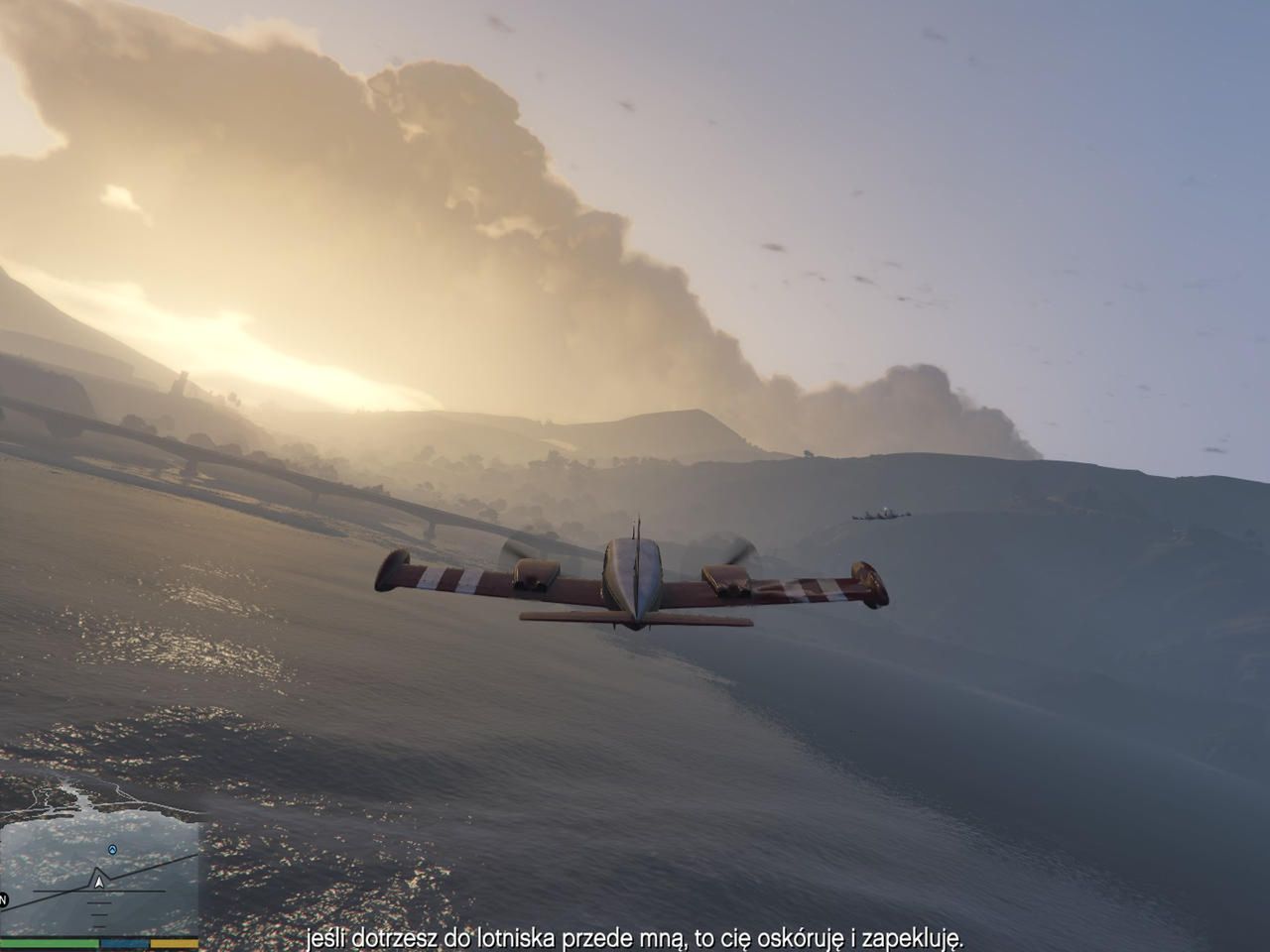The height and width of the screenshot is (952, 1270).
Task: Select the blue objective marker above the minimap arrow
Action: pos(112,850)
